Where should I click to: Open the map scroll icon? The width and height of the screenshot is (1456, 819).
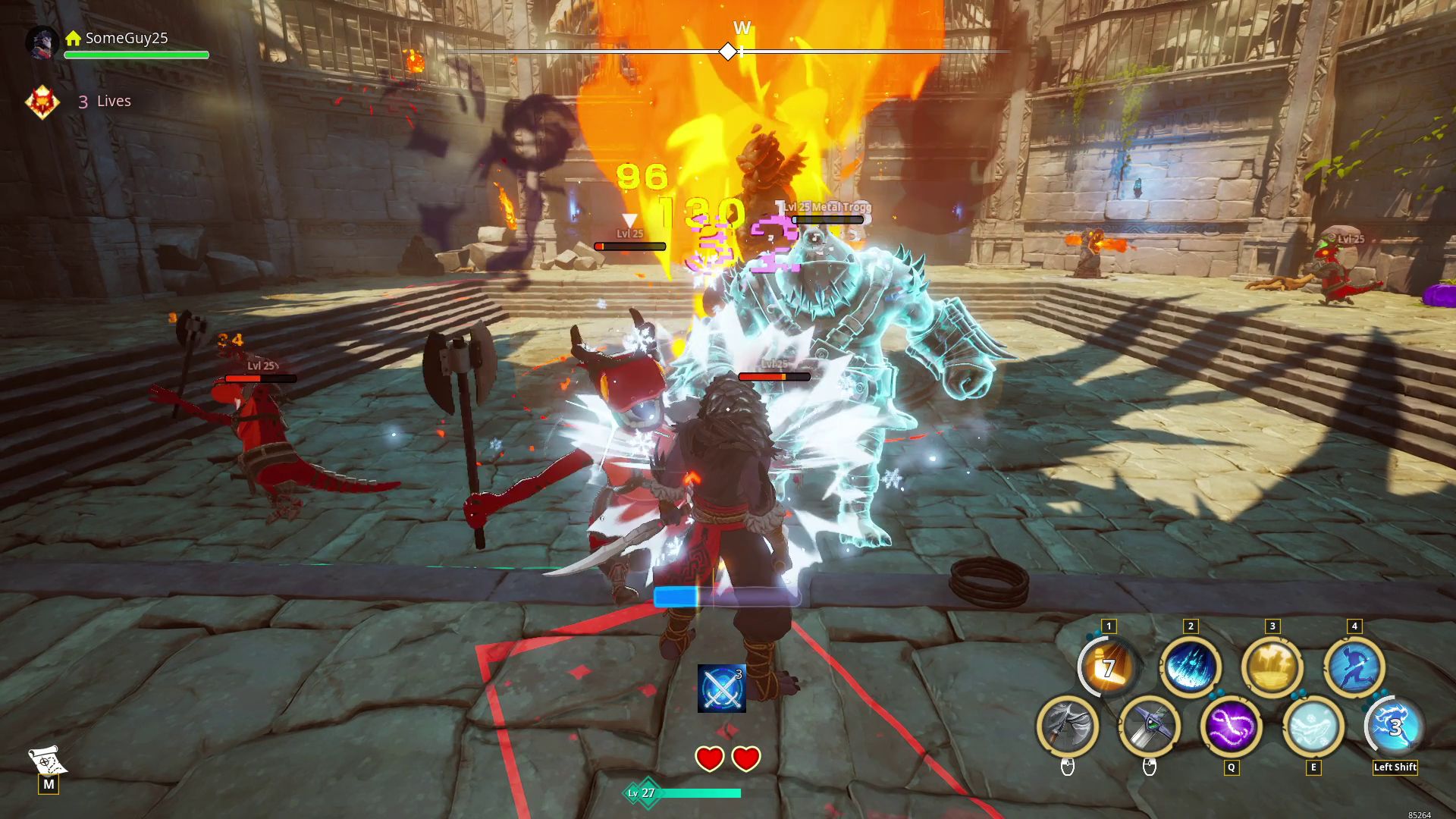[47, 761]
